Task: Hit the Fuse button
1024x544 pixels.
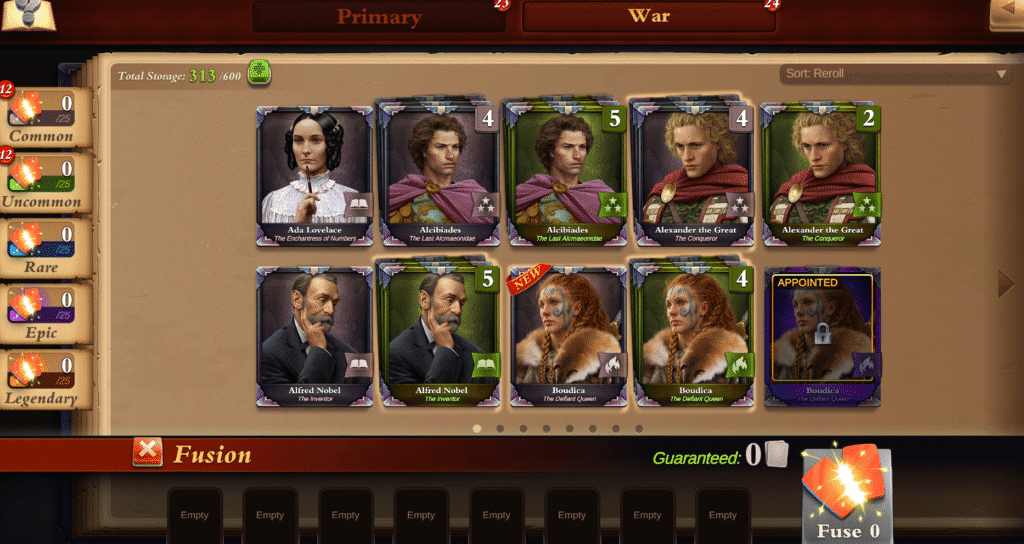Action: coord(846,498)
